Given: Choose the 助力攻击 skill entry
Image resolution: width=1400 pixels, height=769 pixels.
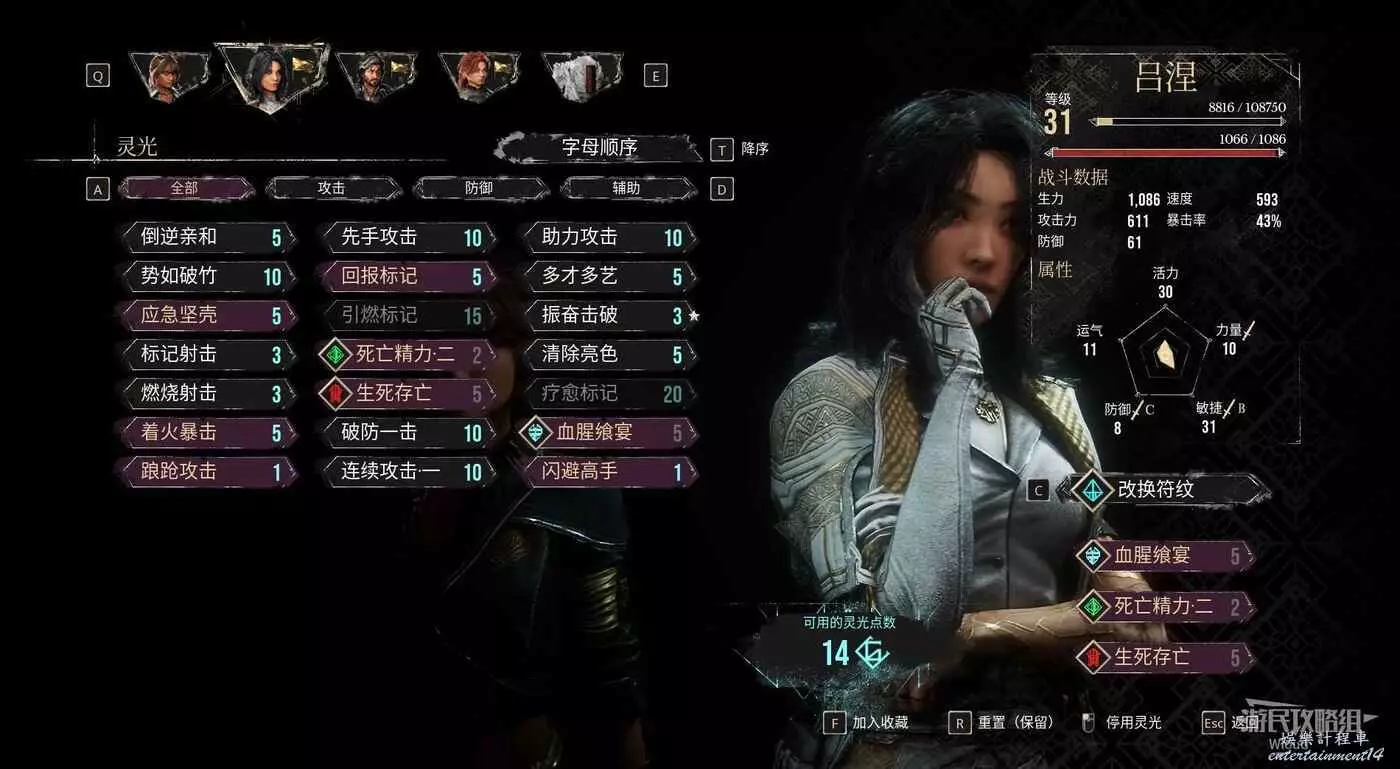Looking at the screenshot, I should coord(607,237).
